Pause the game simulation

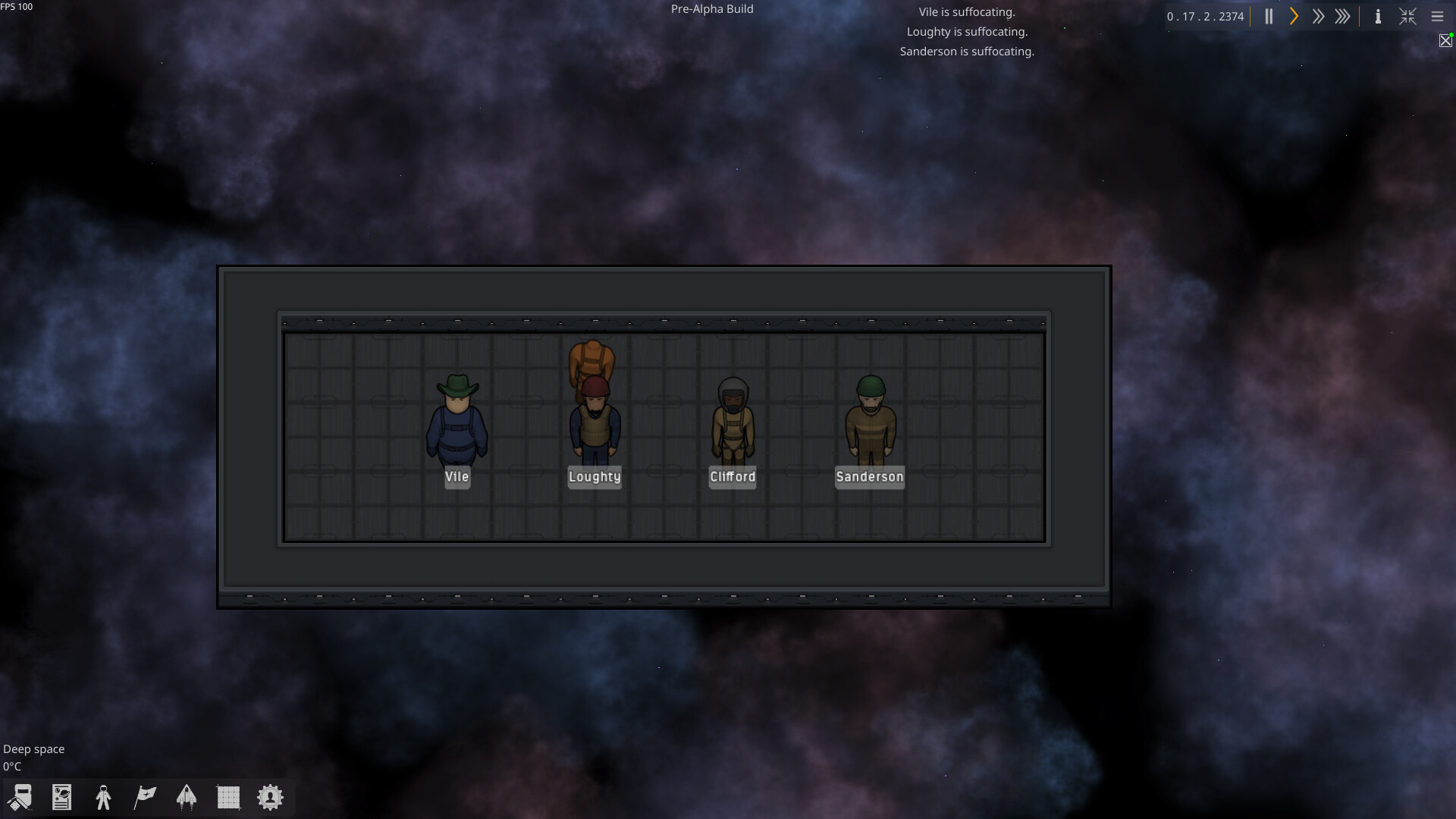(1268, 16)
